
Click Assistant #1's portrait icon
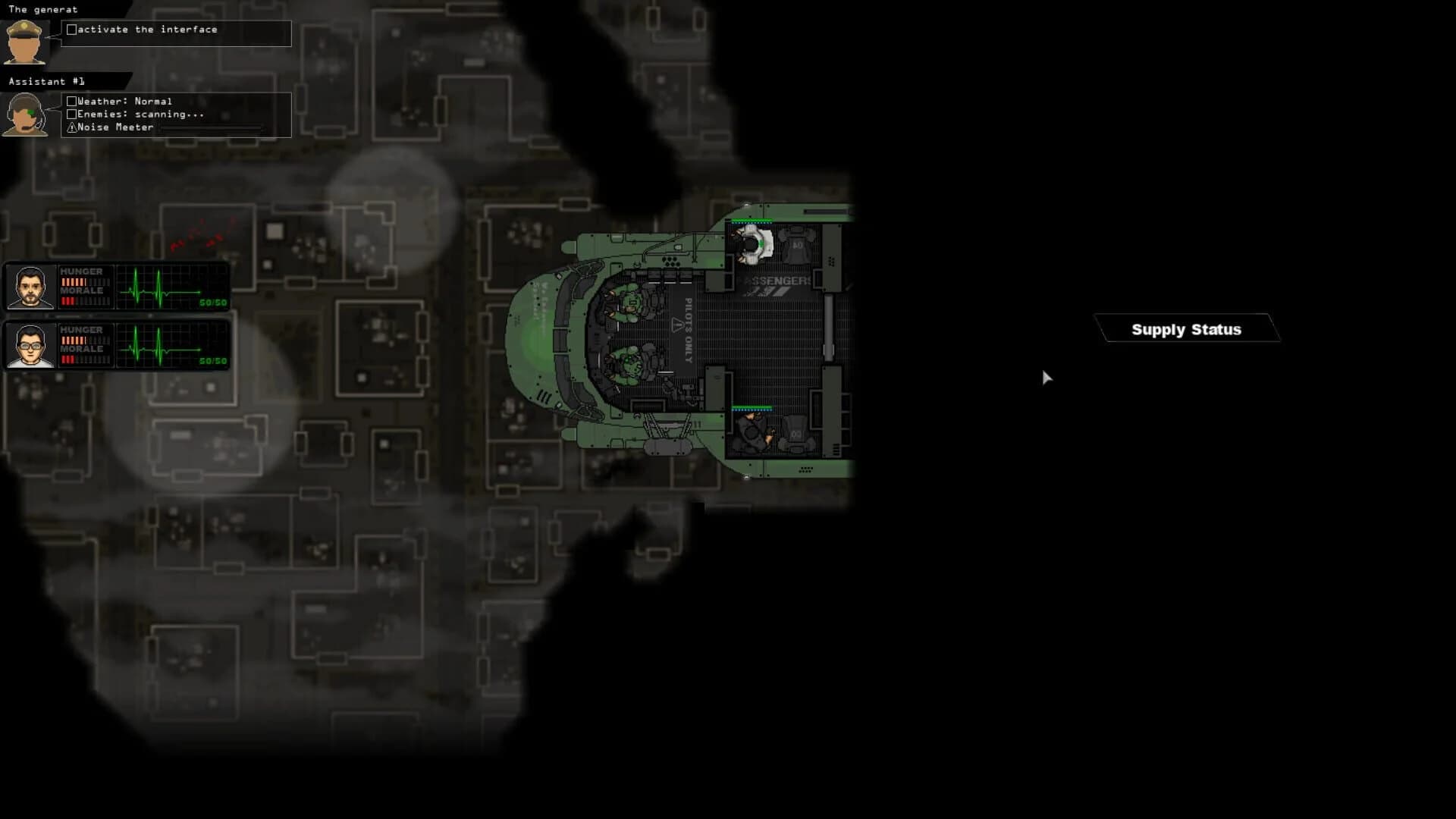[27, 114]
